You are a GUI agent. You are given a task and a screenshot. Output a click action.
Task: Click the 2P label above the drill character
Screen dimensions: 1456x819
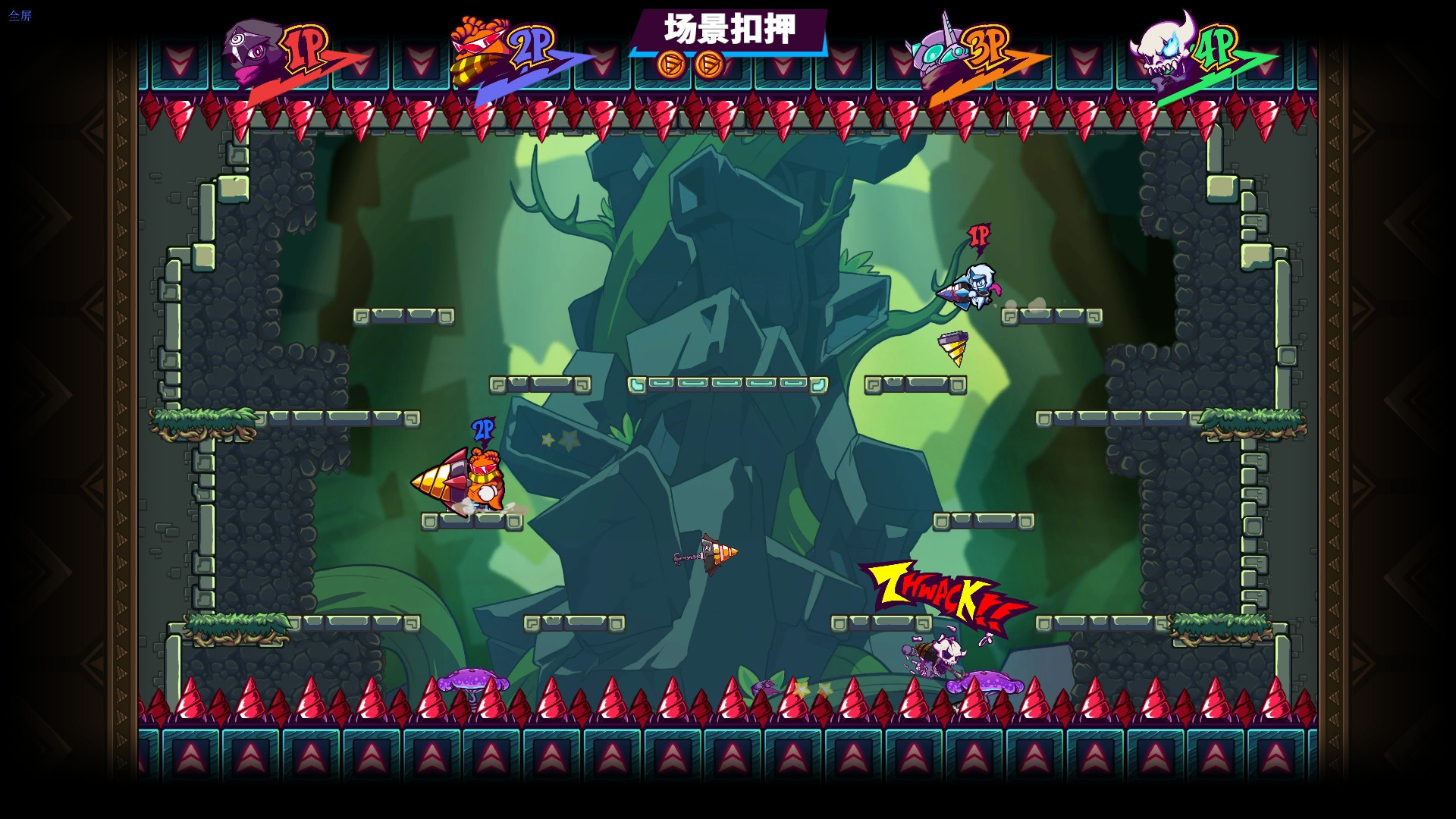(x=482, y=431)
